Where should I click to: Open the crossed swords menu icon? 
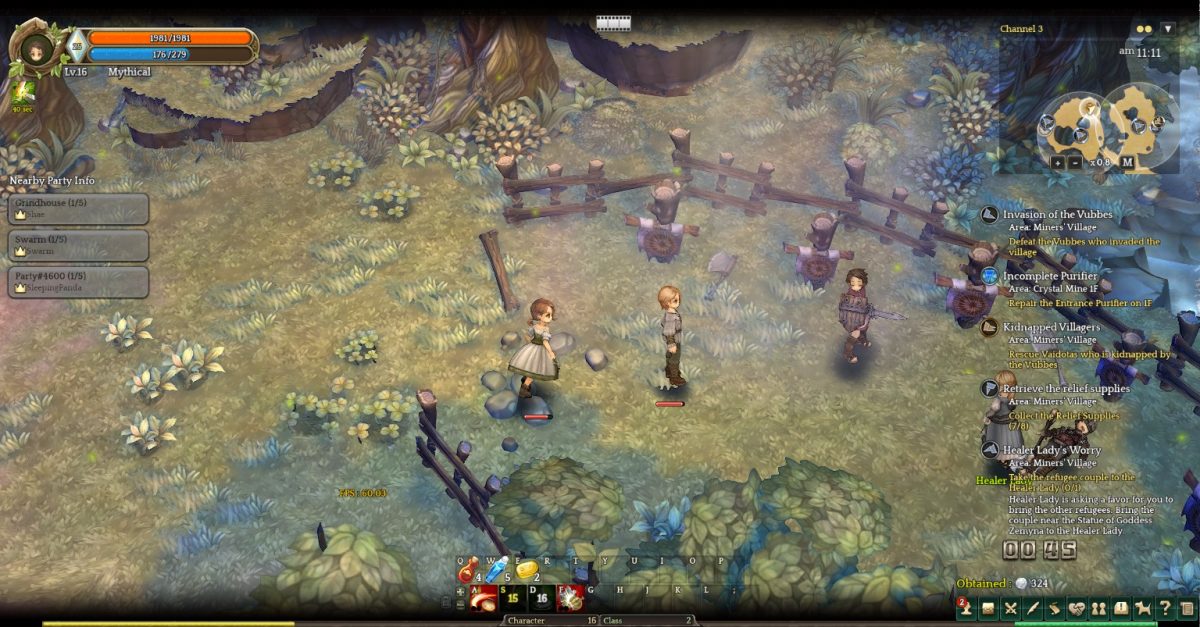(1010, 608)
